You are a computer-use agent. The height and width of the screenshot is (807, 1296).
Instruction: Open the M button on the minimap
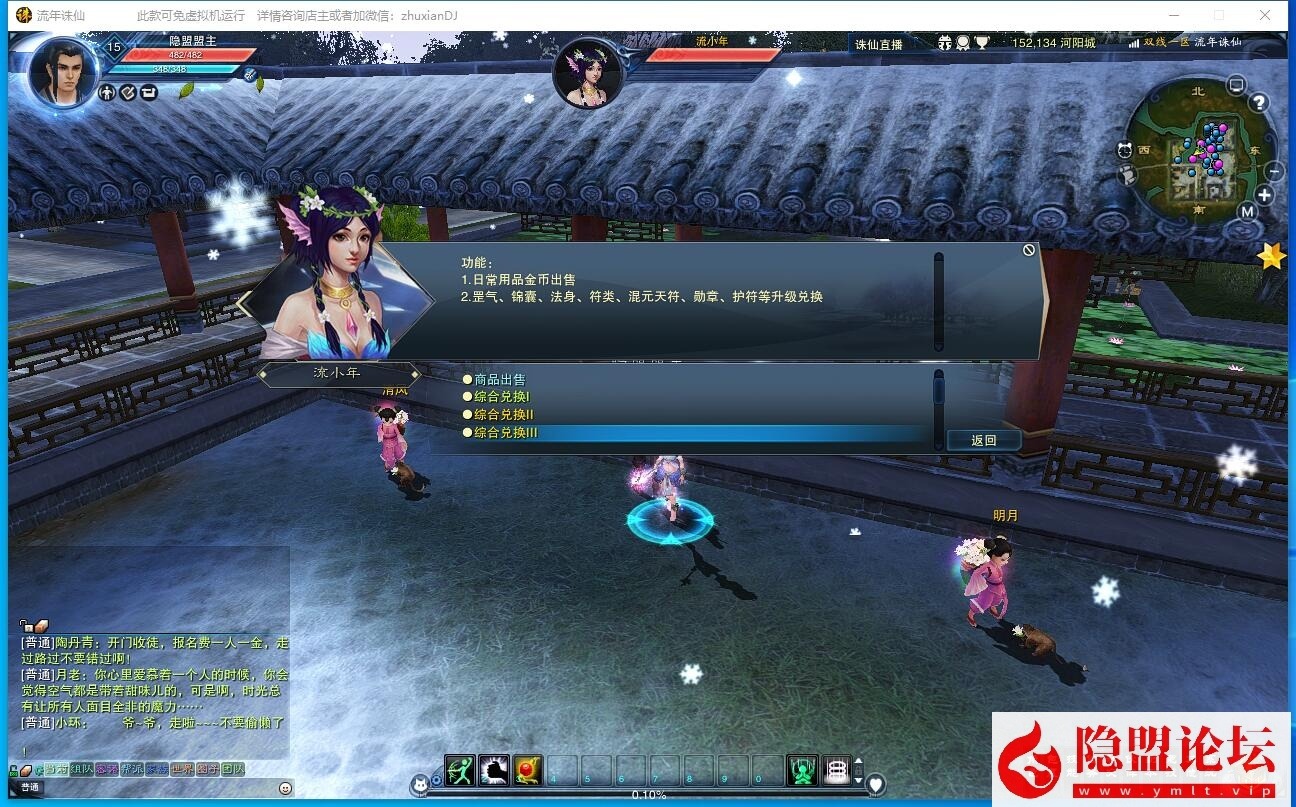[1248, 211]
